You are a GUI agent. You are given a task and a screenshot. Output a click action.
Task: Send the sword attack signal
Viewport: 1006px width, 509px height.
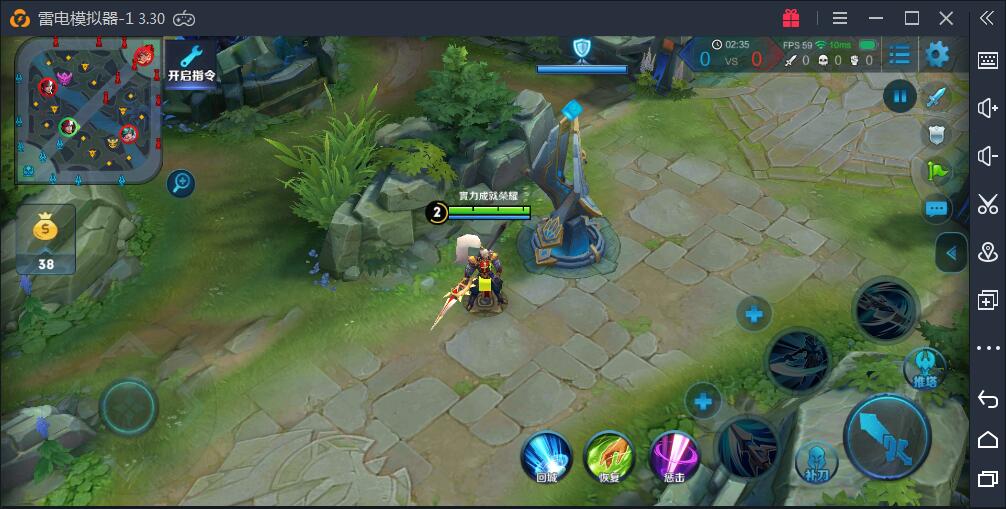coord(937,97)
